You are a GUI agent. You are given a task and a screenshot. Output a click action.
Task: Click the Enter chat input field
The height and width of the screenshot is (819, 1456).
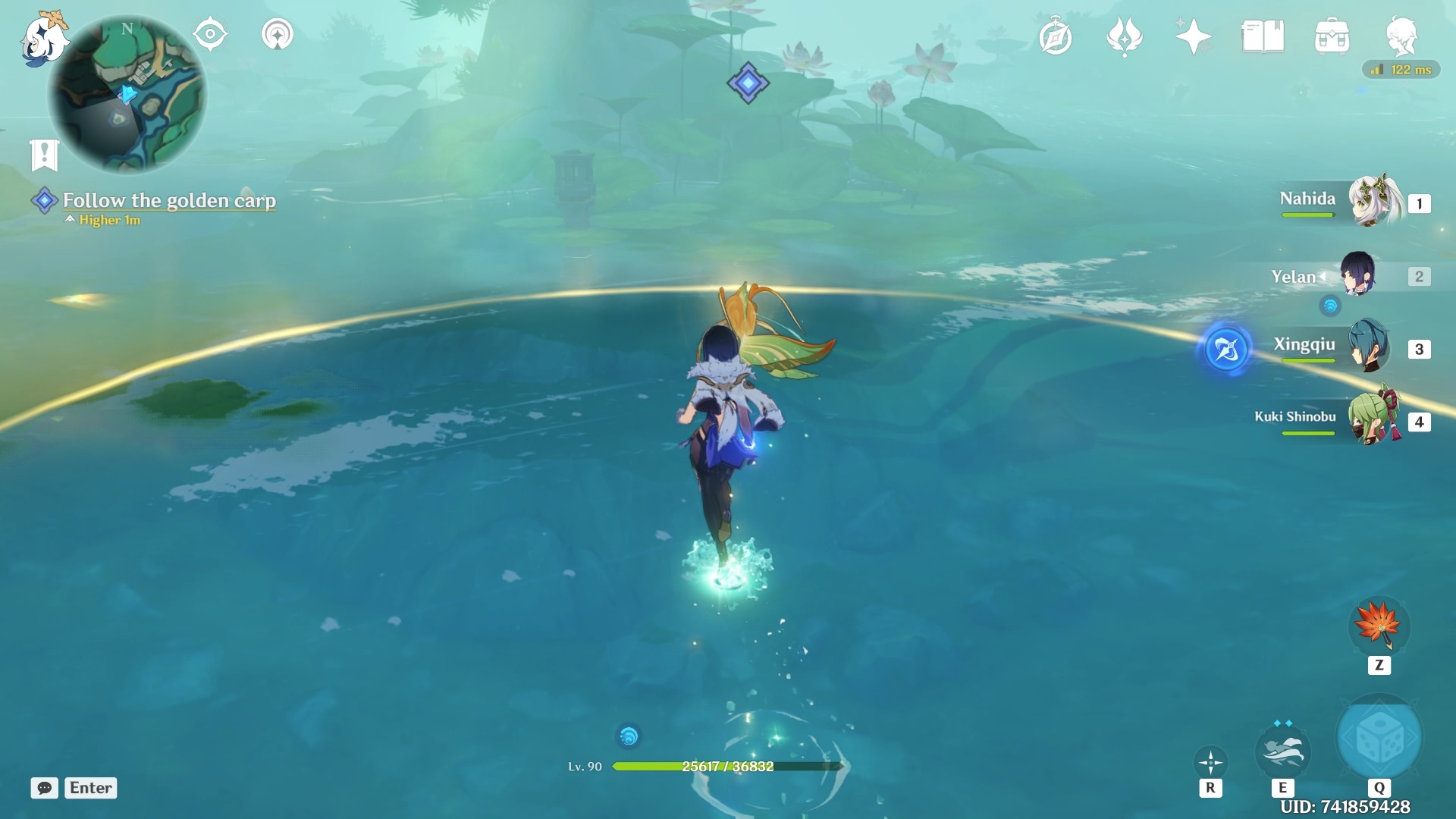pos(89,788)
